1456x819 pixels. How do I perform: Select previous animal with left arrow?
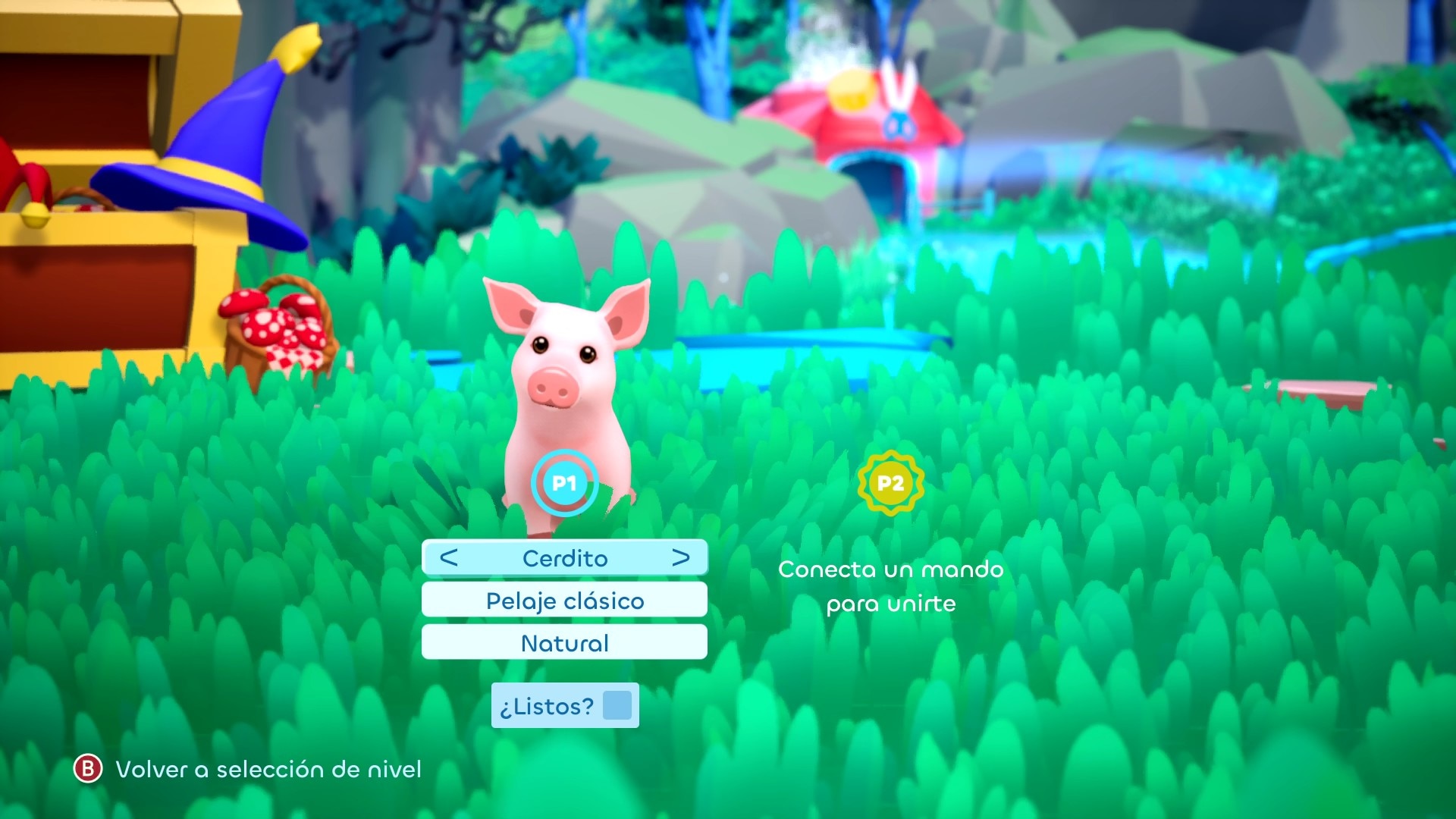[449, 558]
